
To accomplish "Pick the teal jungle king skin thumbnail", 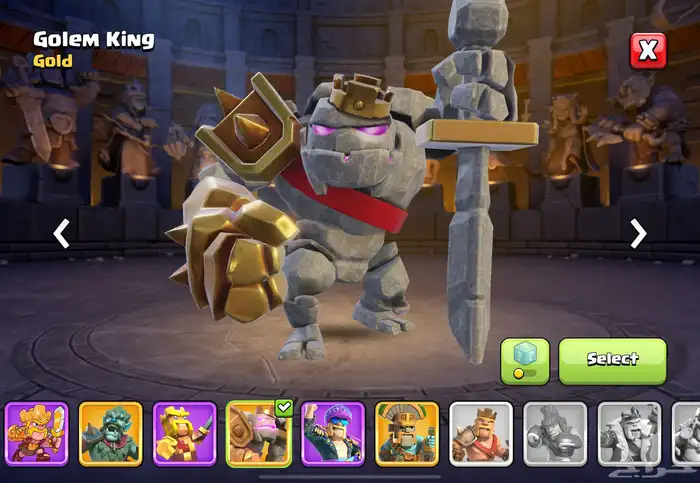I will pos(111,433).
